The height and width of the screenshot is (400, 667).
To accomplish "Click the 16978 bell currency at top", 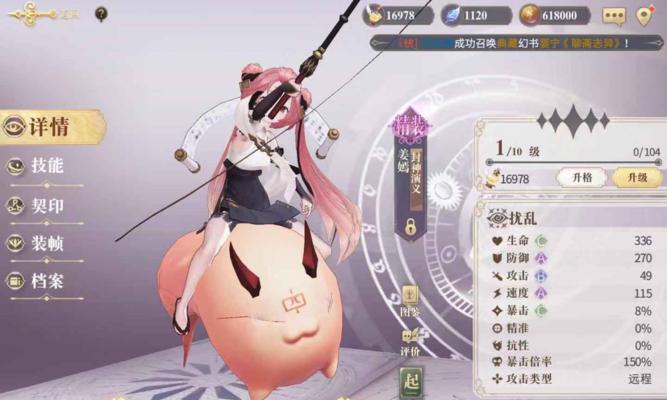I will pyautogui.click(x=397, y=16).
